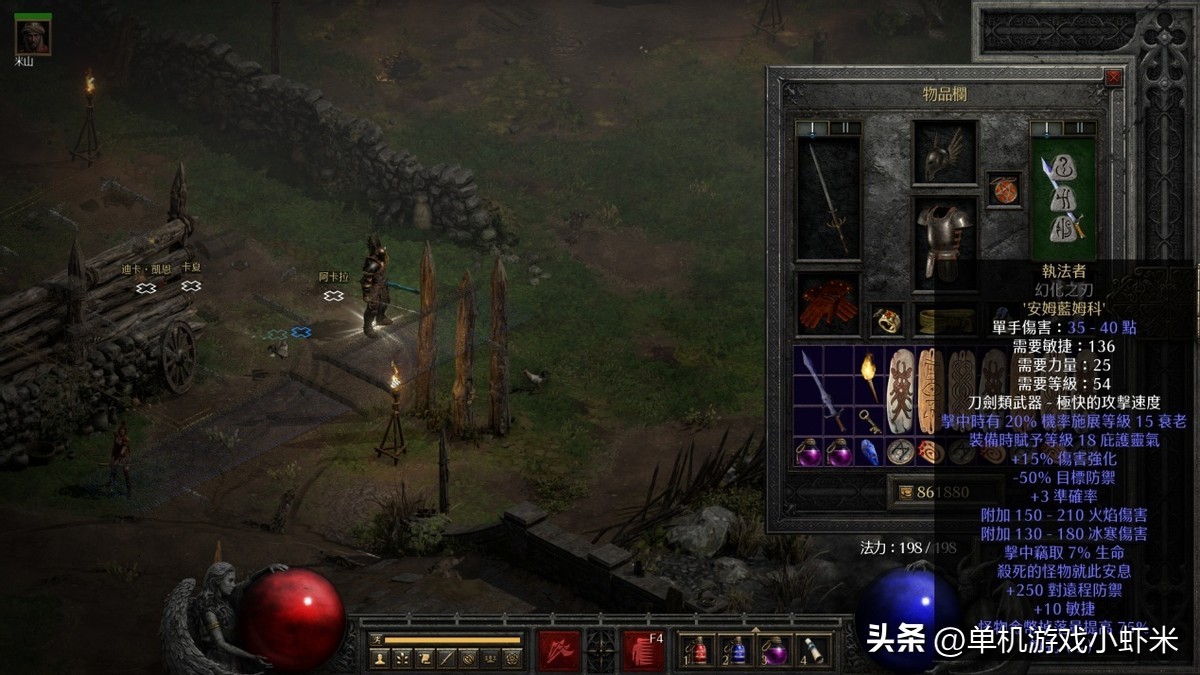The height and width of the screenshot is (675, 1200).
Task: Select the blue-bladed sword in the backpack
Action: click(x=823, y=390)
